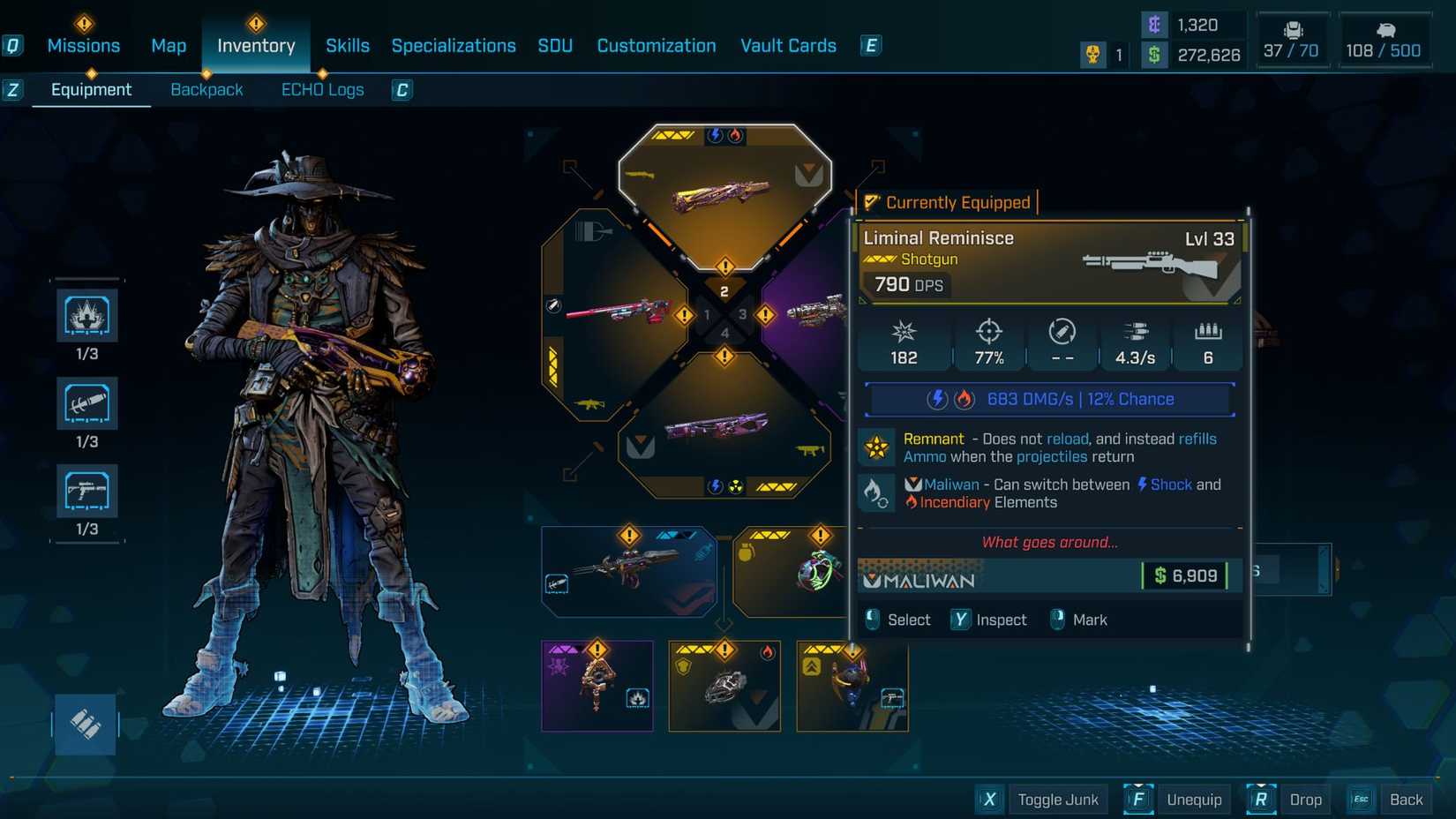The image size is (1456, 819).
Task: Toggle Junk on the selected weapon
Action: coord(1058,800)
